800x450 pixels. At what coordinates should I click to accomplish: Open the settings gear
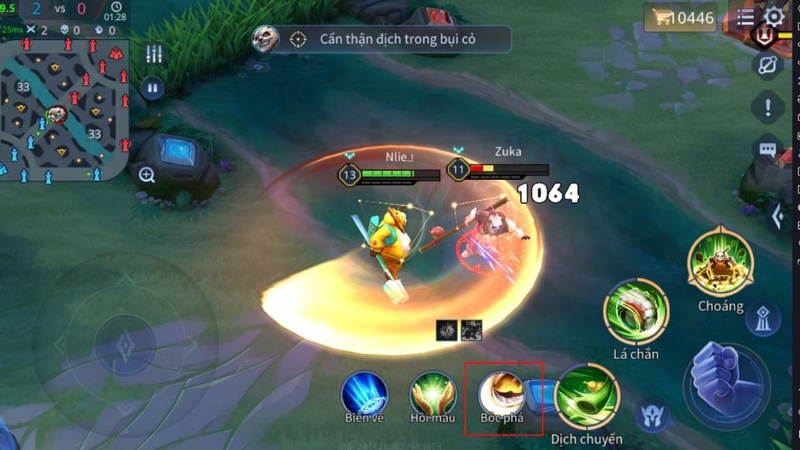[x=774, y=17]
